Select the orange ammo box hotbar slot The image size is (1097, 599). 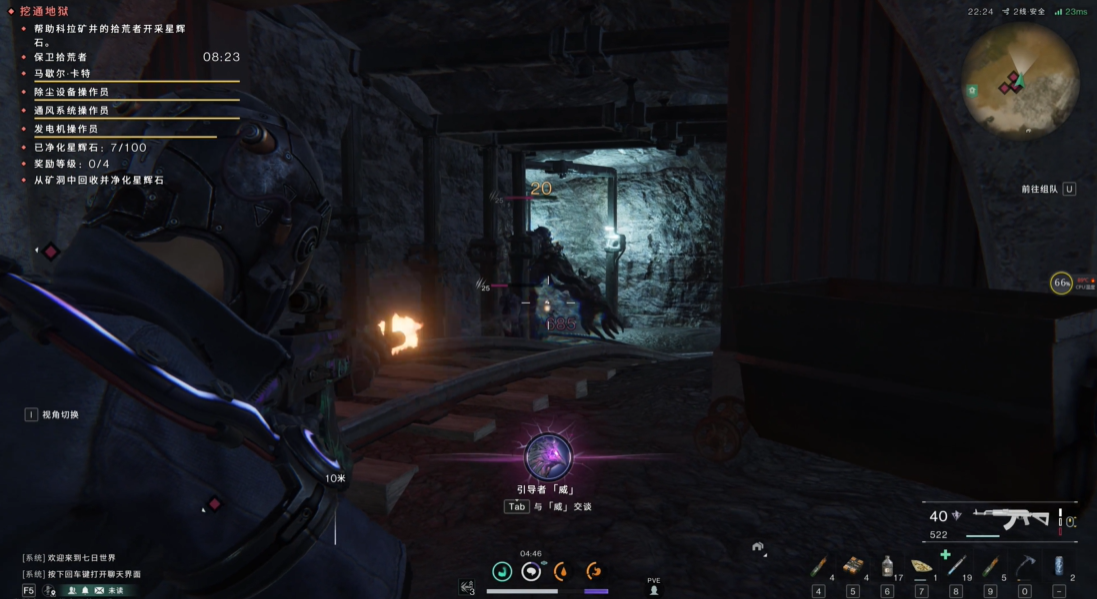point(853,567)
